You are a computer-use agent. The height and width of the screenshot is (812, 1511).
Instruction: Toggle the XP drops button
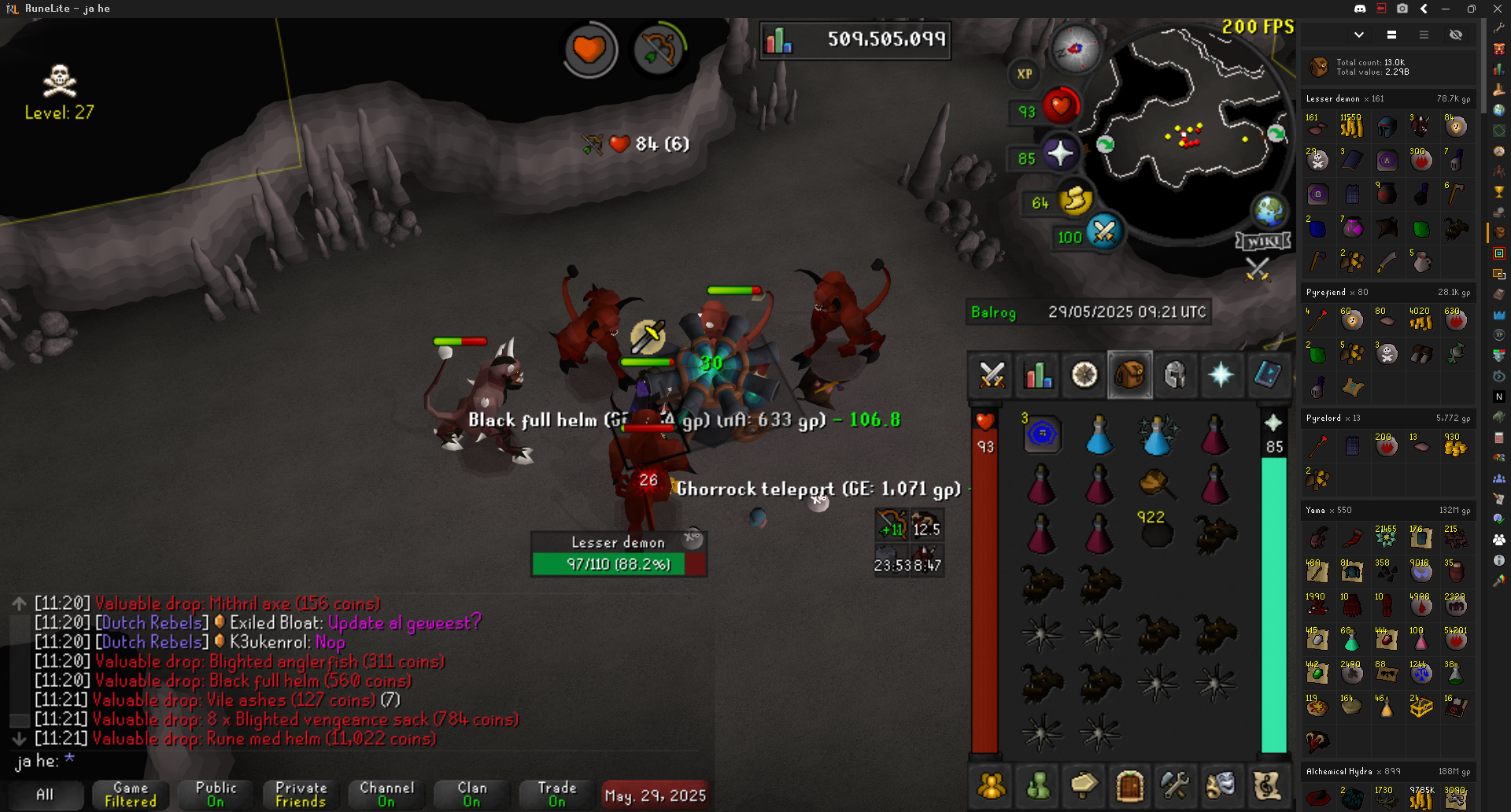click(1024, 74)
